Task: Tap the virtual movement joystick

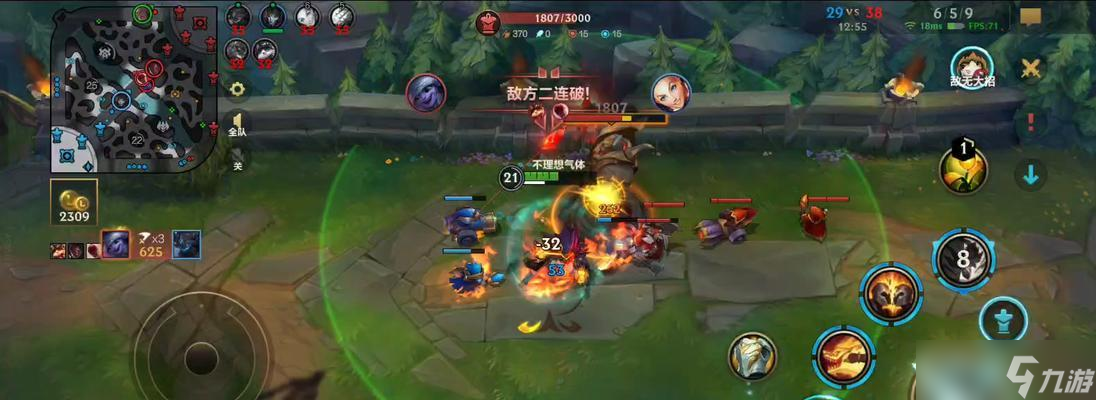Action: point(200,357)
